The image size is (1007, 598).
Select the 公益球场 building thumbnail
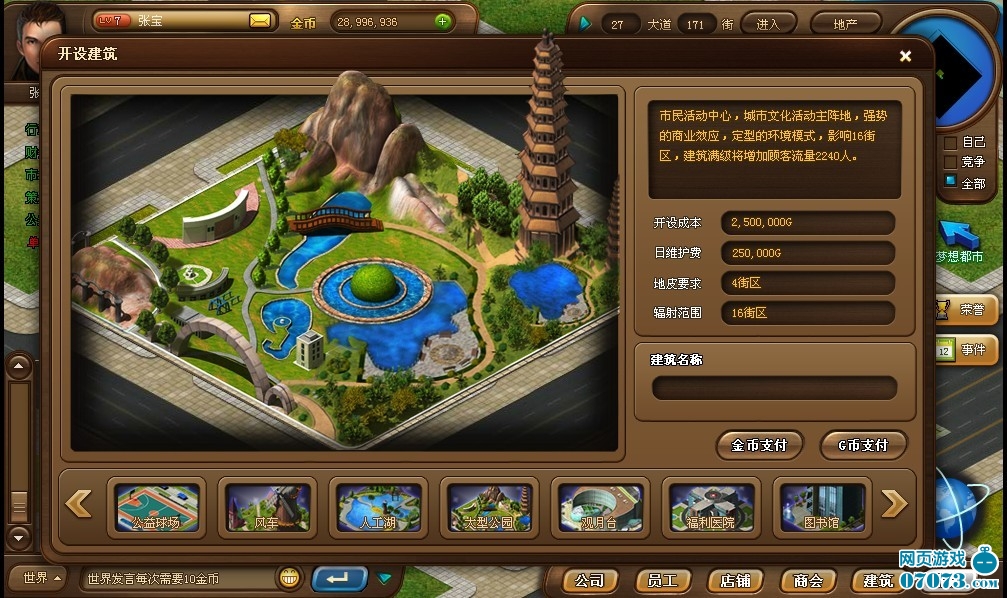tap(156, 507)
